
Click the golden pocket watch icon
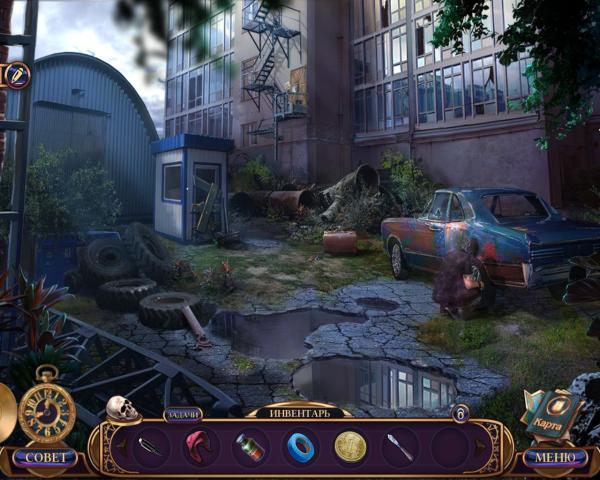pyautogui.click(x=46, y=411)
